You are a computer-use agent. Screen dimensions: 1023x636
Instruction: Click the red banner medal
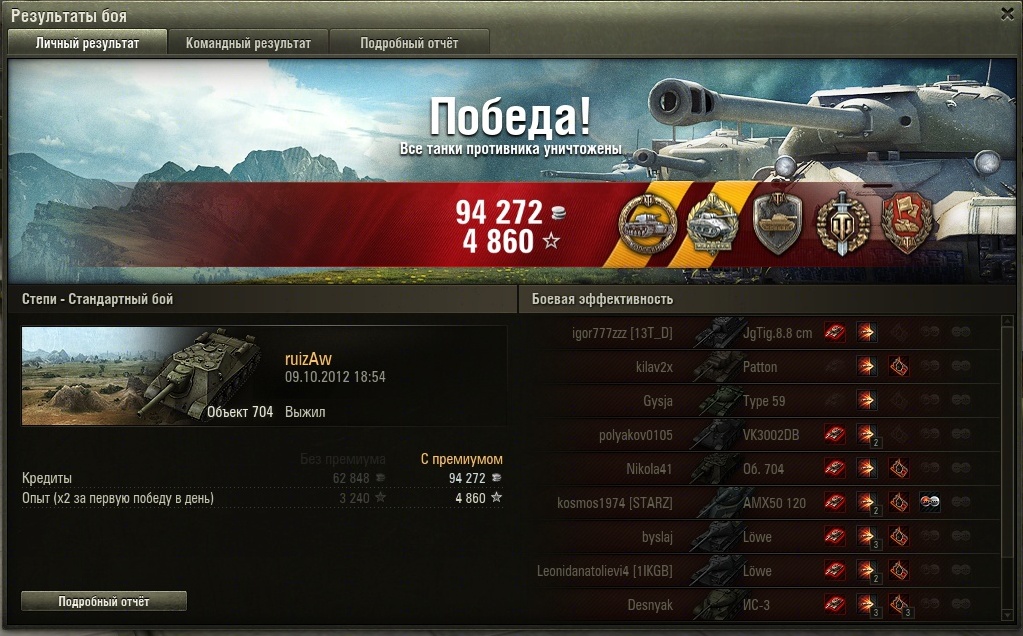point(906,222)
